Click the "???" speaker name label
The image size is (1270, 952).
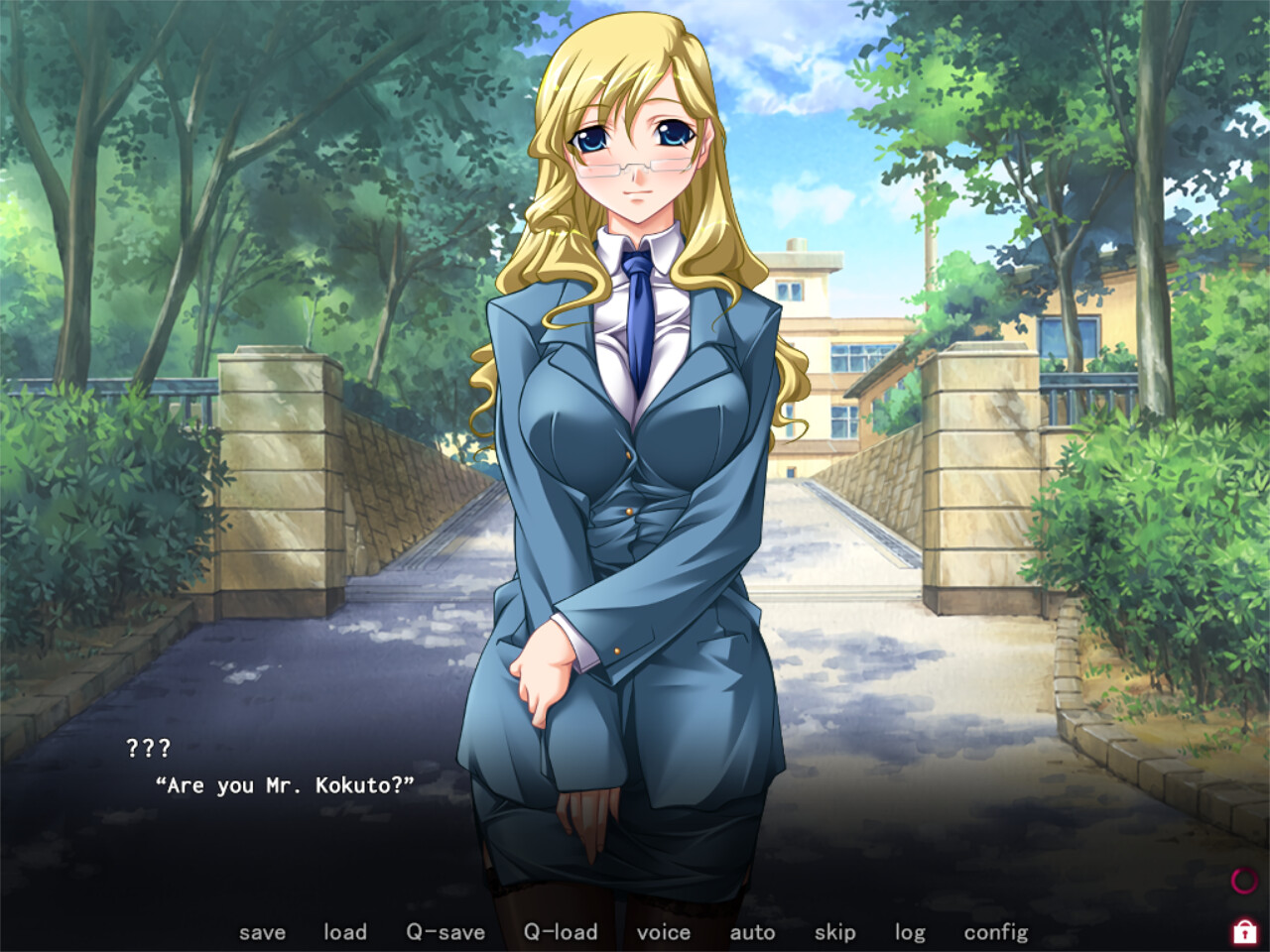pyautogui.click(x=149, y=750)
